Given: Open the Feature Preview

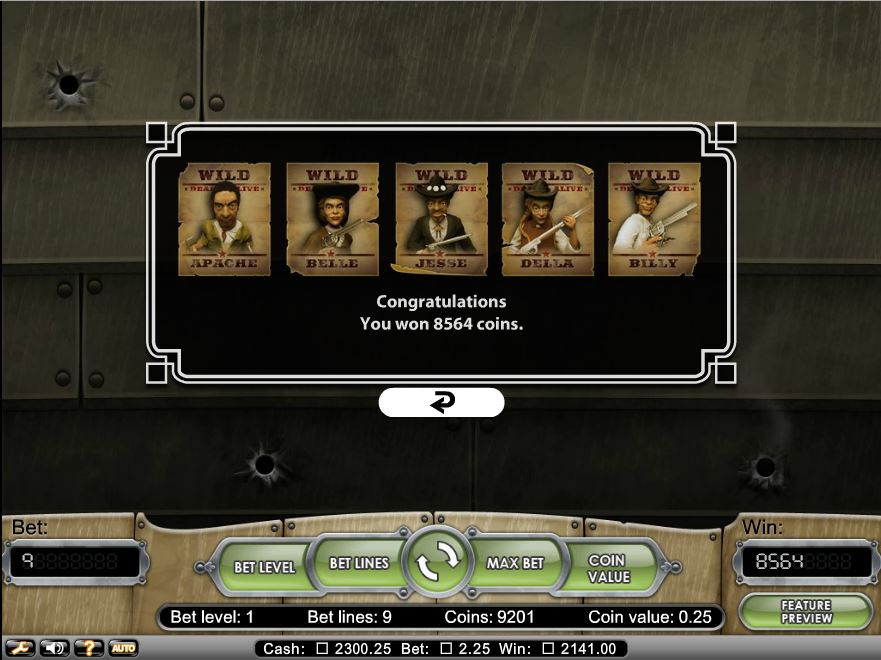Looking at the screenshot, I should coord(805,612).
